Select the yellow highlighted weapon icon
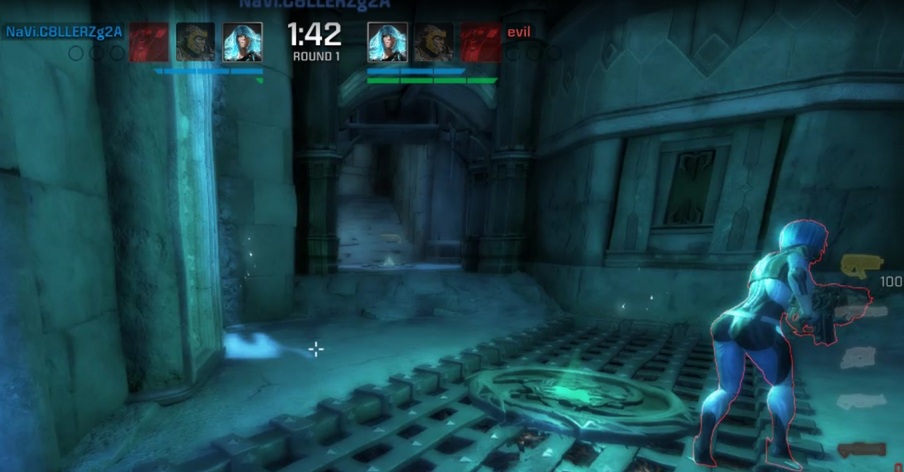 tap(861, 265)
